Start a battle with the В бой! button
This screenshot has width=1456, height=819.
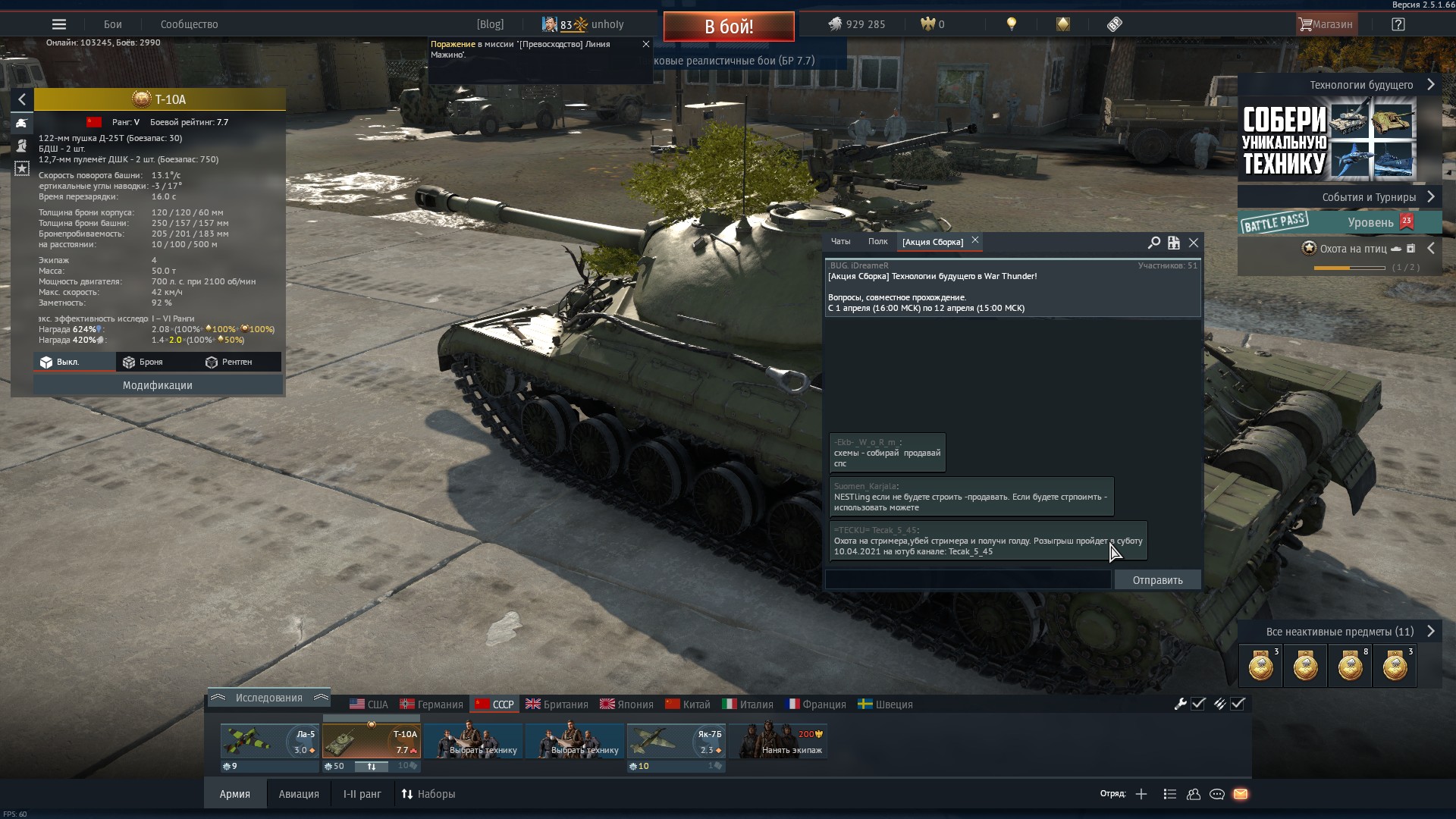(728, 27)
